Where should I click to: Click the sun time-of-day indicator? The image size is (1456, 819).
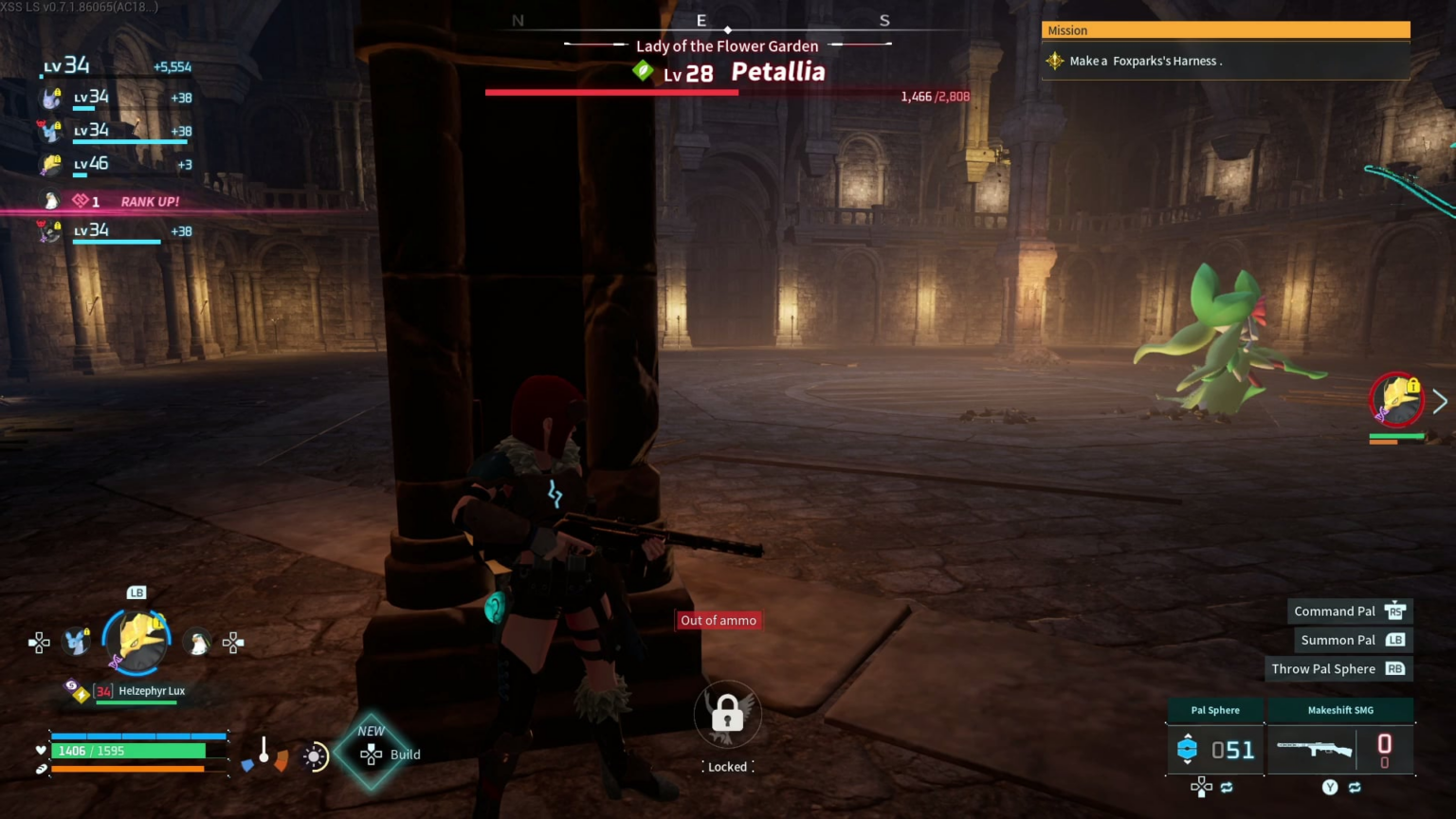pos(315,755)
